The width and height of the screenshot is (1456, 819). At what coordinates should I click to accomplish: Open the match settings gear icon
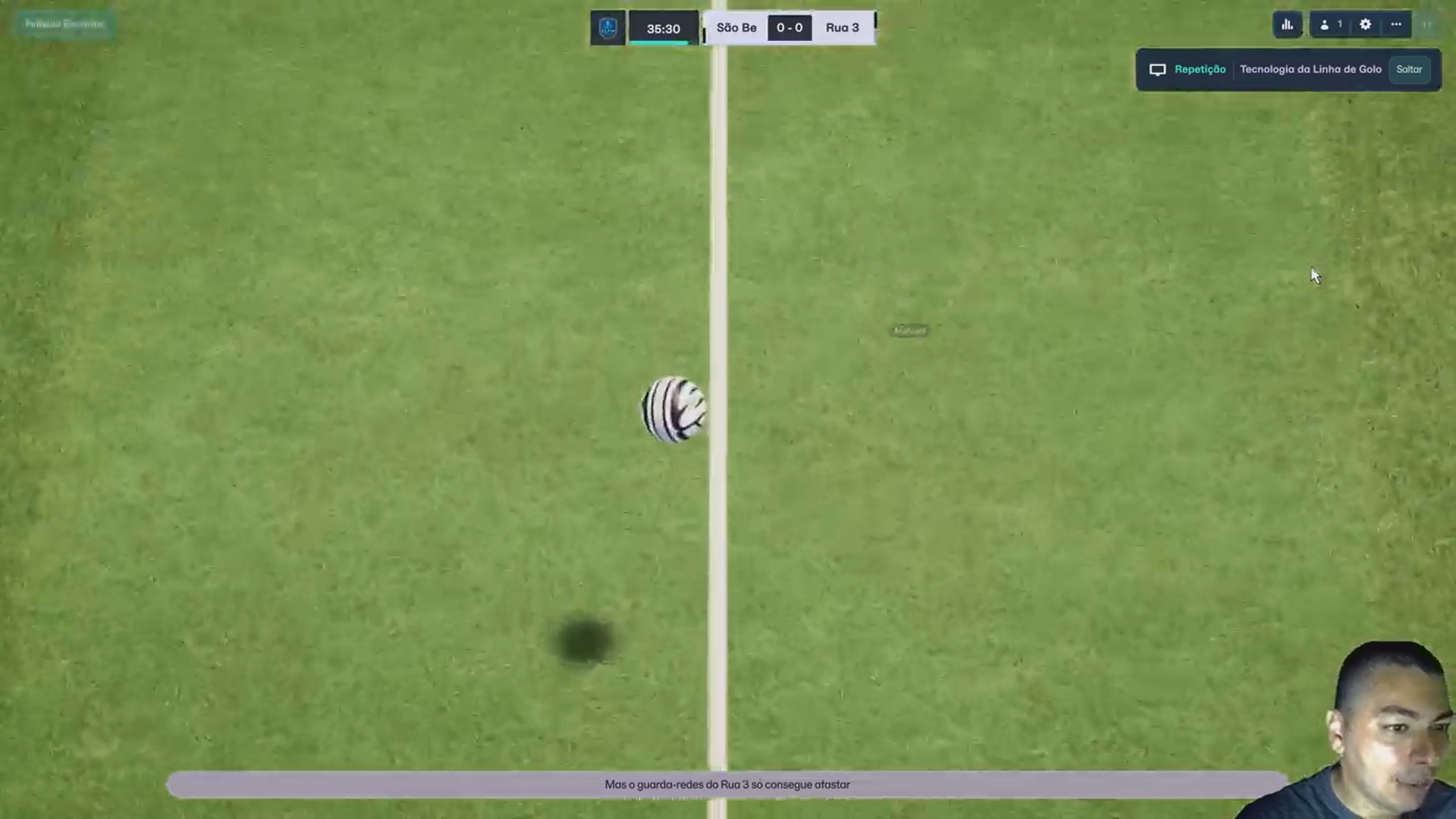pos(1365,25)
